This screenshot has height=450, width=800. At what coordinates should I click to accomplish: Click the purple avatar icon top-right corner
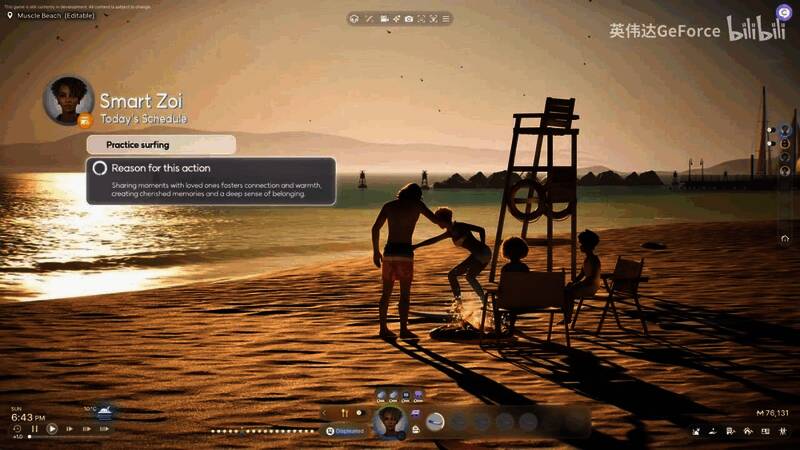click(784, 10)
